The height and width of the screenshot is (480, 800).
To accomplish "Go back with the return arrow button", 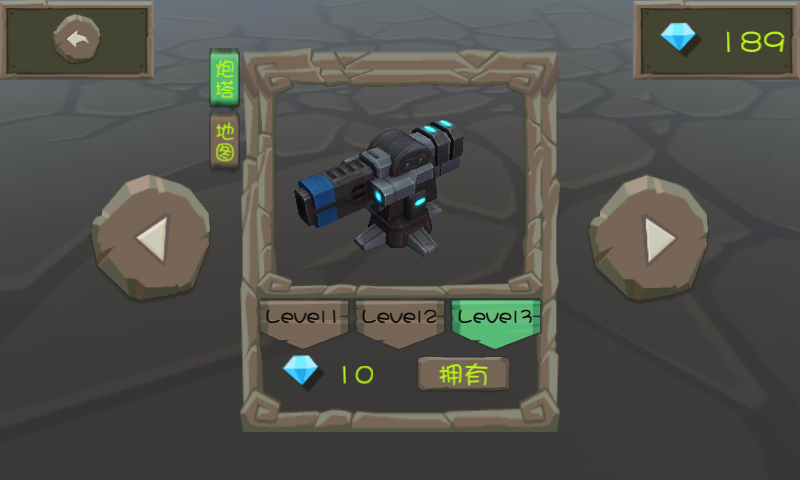I will (77, 40).
